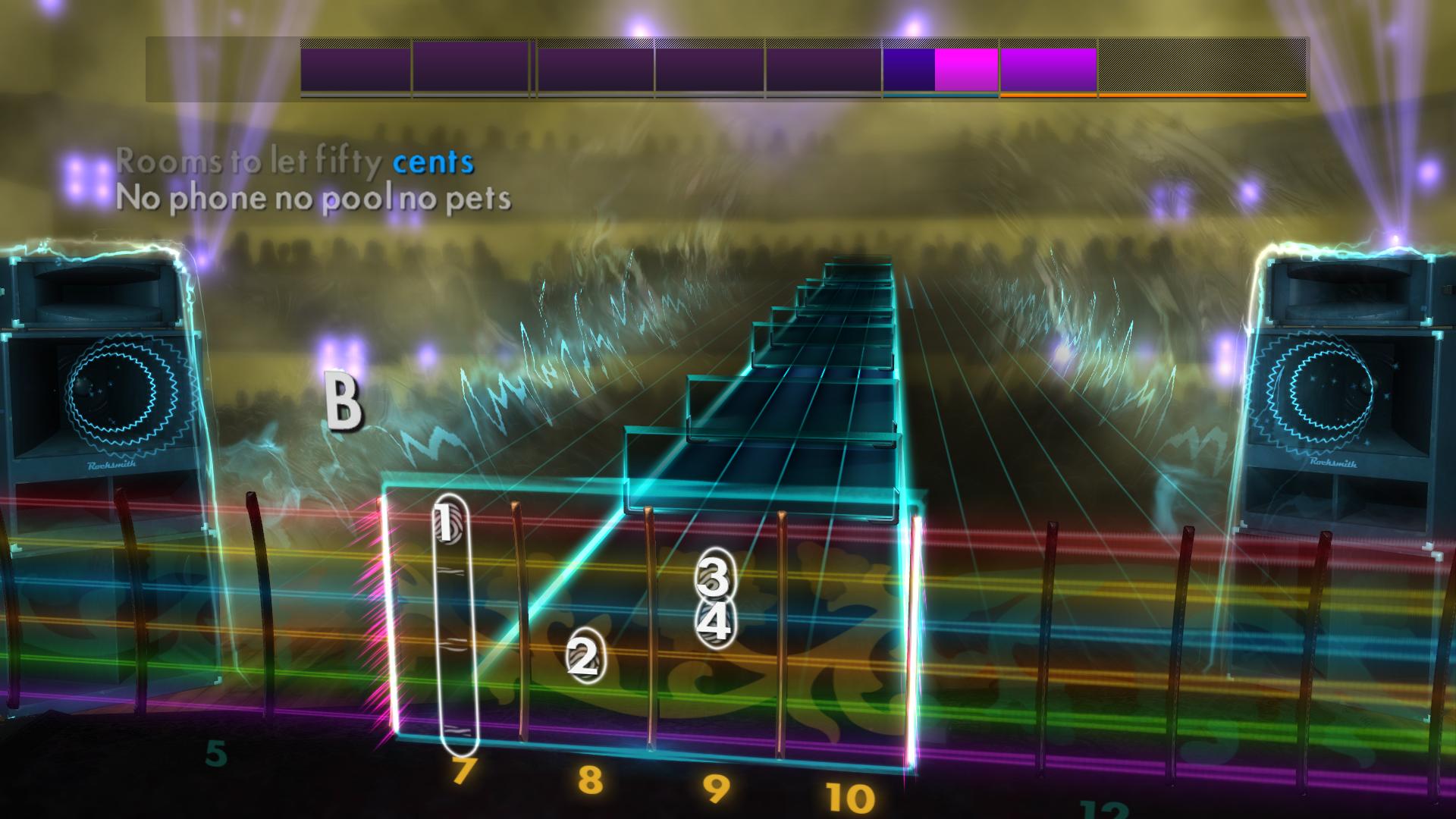The image size is (1456, 819).
Task: Click the highlighted blue word cents
Action: pos(432,162)
